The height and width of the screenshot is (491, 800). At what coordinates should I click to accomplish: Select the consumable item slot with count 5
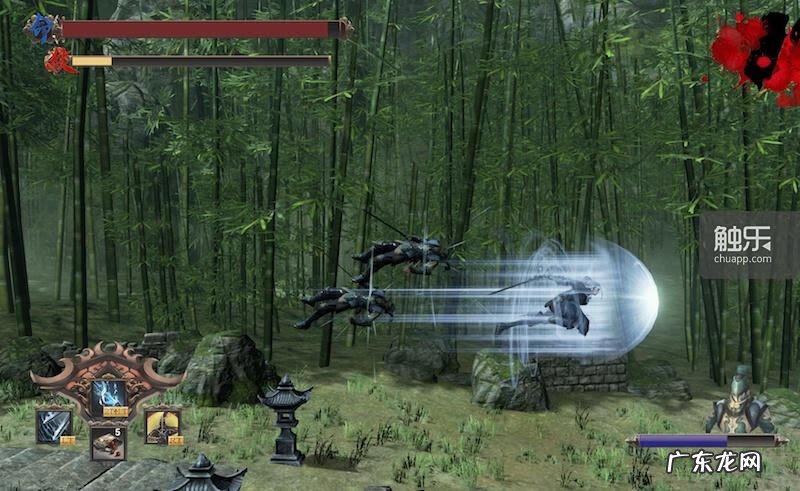click(x=108, y=442)
